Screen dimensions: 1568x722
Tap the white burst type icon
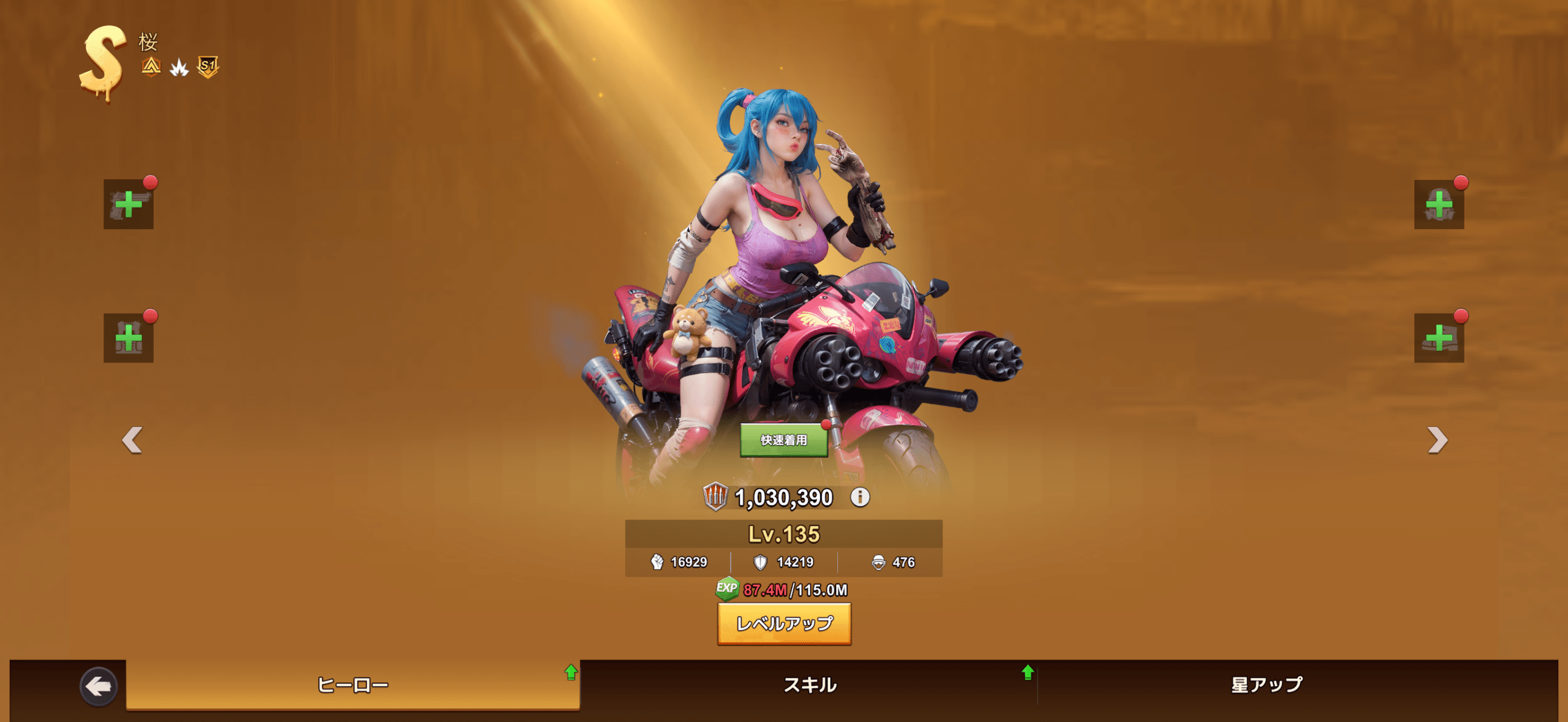click(x=179, y=67)
